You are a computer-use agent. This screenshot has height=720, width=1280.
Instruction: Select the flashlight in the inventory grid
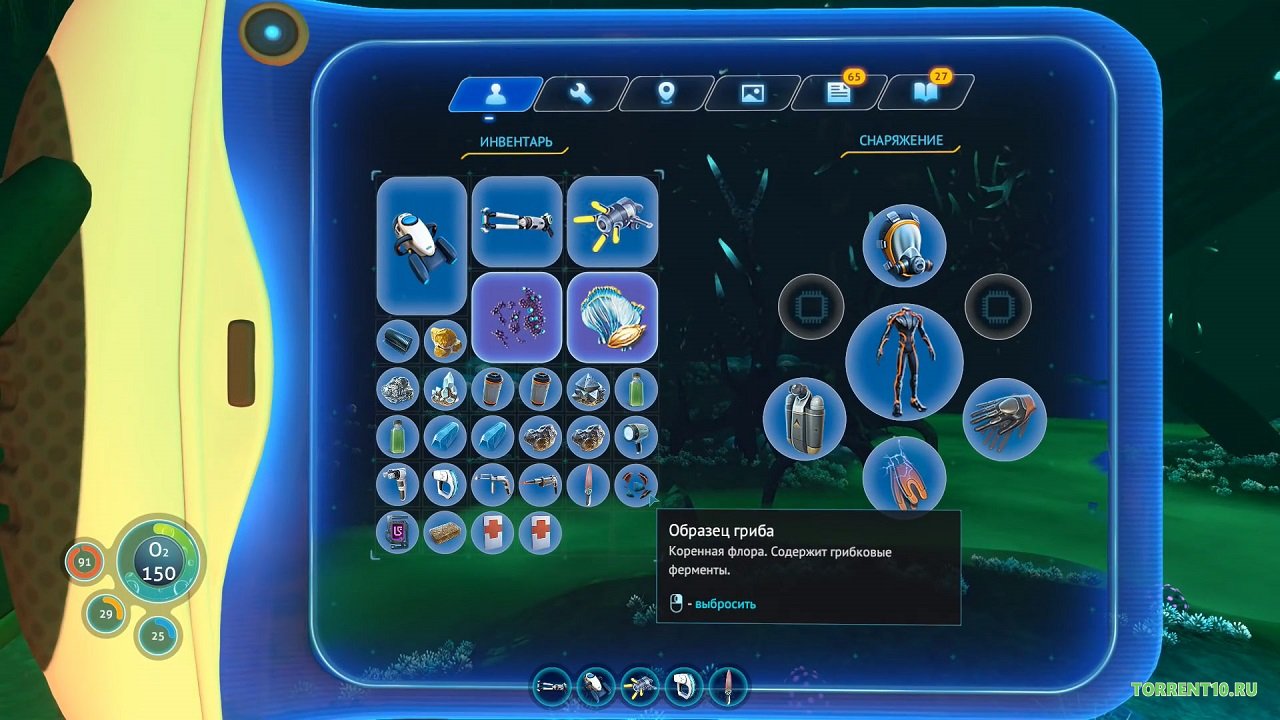636,436
